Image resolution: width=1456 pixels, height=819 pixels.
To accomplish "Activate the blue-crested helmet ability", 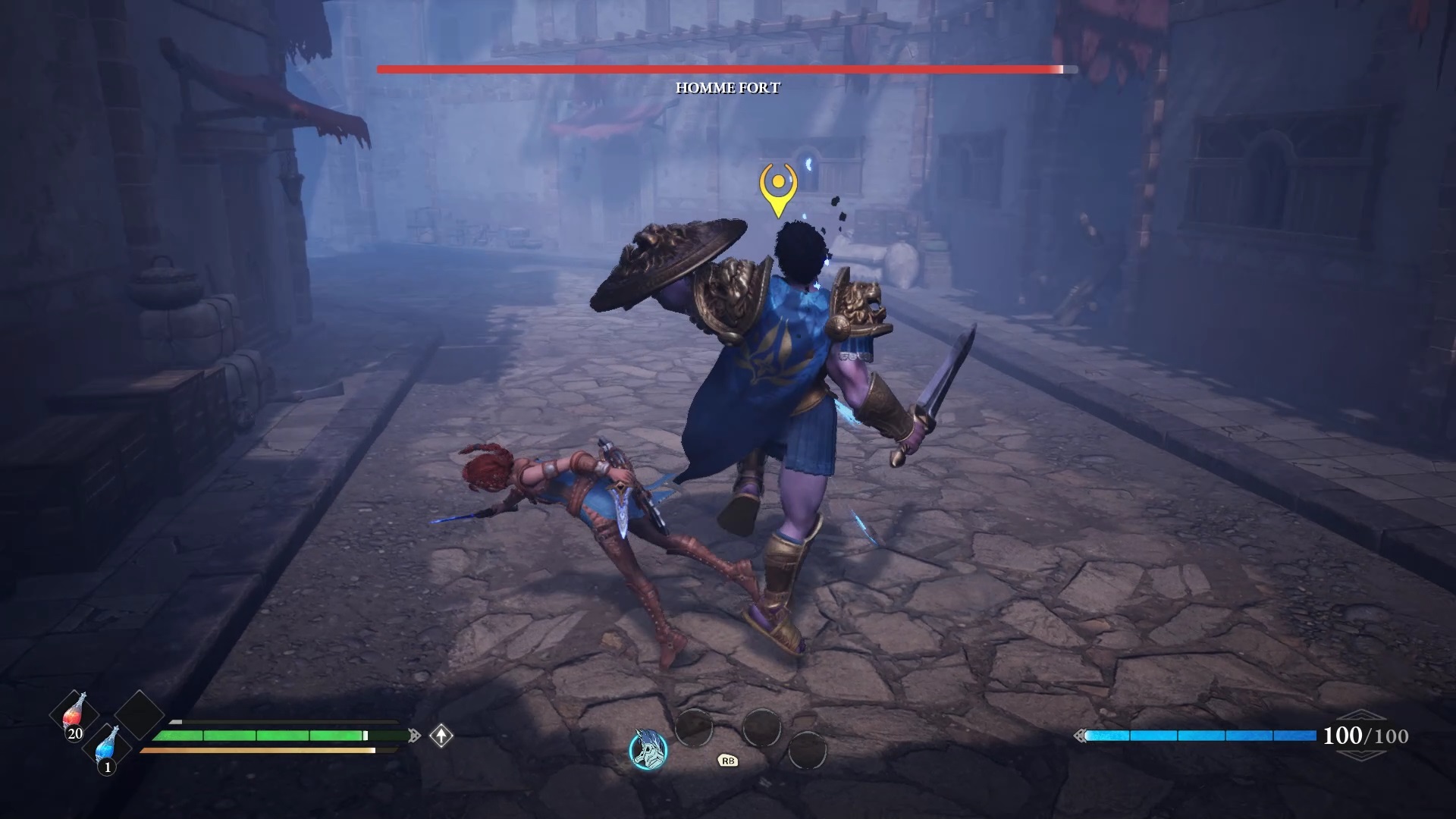I will [648, 749].
